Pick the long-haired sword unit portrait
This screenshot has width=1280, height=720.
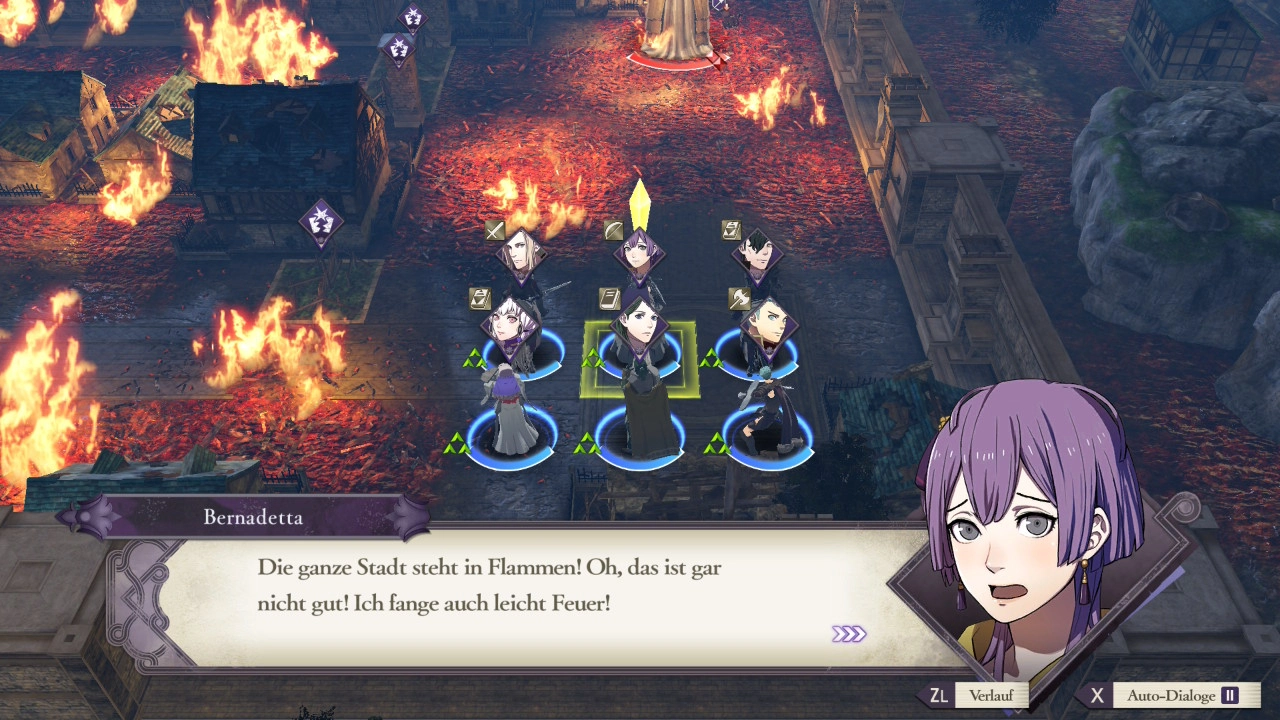(x=521, y=255)
